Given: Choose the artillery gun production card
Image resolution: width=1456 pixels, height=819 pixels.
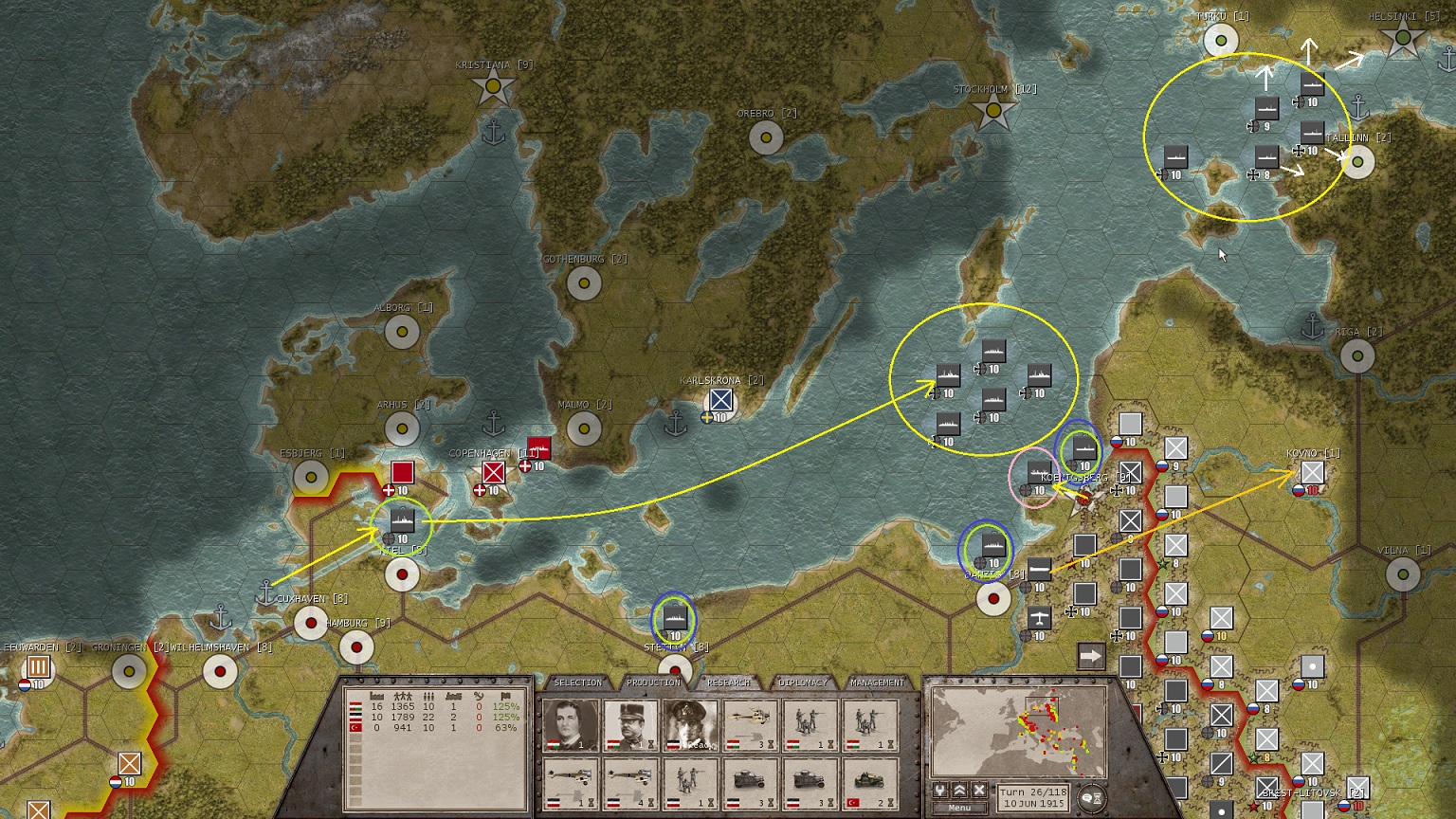Looking at the screenshot, I should [x=751, y=726].
